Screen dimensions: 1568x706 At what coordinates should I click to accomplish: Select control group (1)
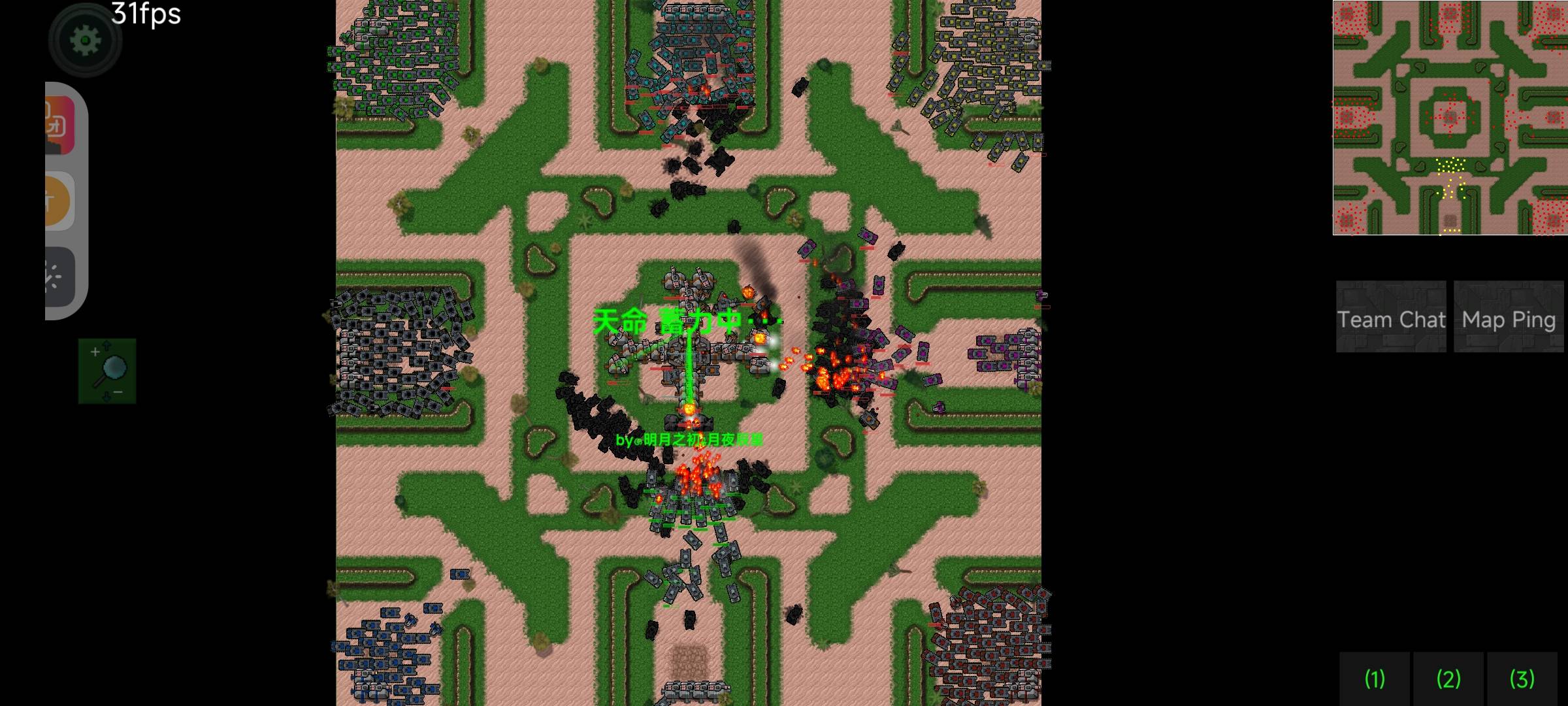tap(1375, 679)
